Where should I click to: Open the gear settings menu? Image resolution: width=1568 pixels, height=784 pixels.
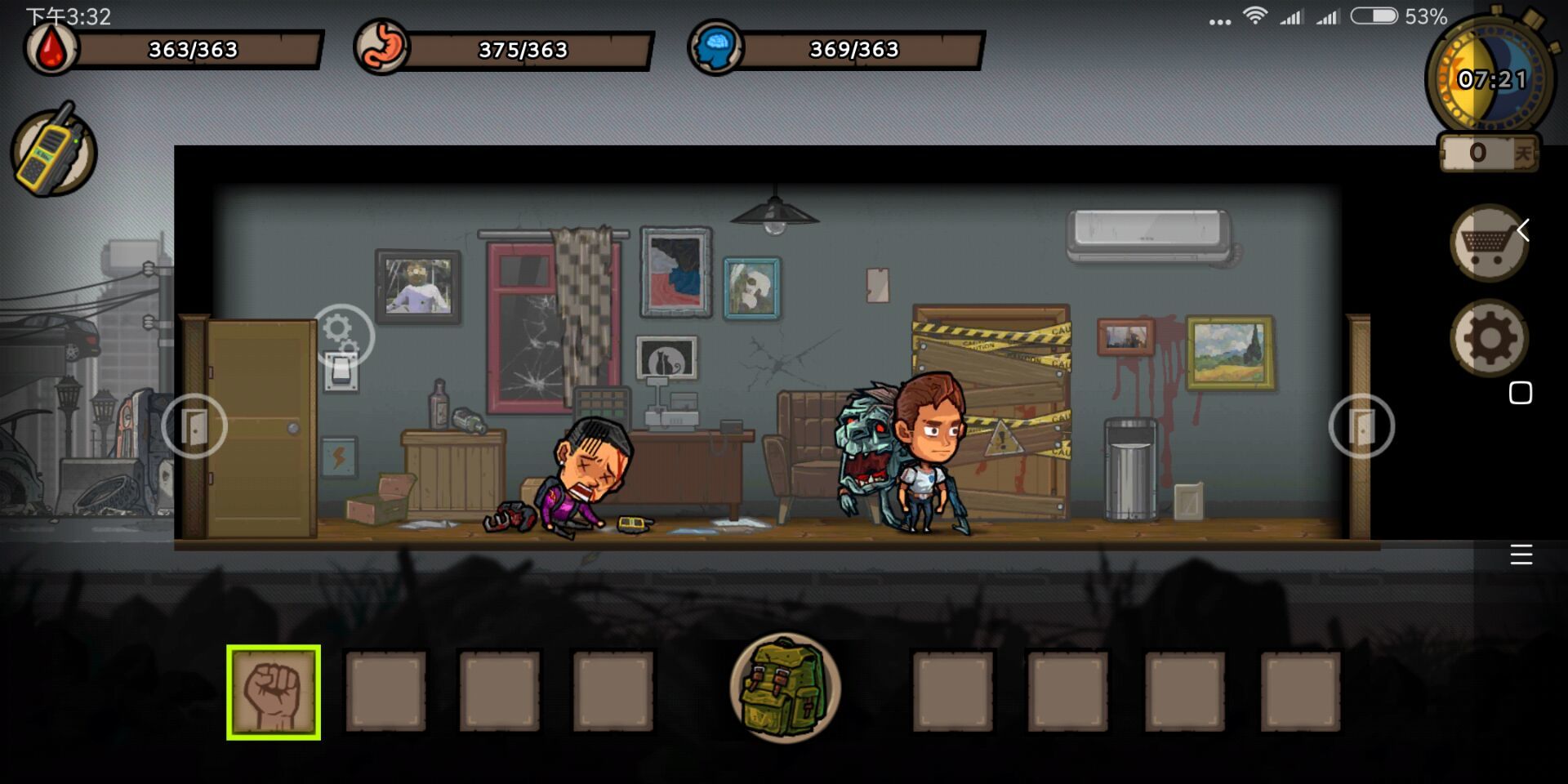(1489, 338)
